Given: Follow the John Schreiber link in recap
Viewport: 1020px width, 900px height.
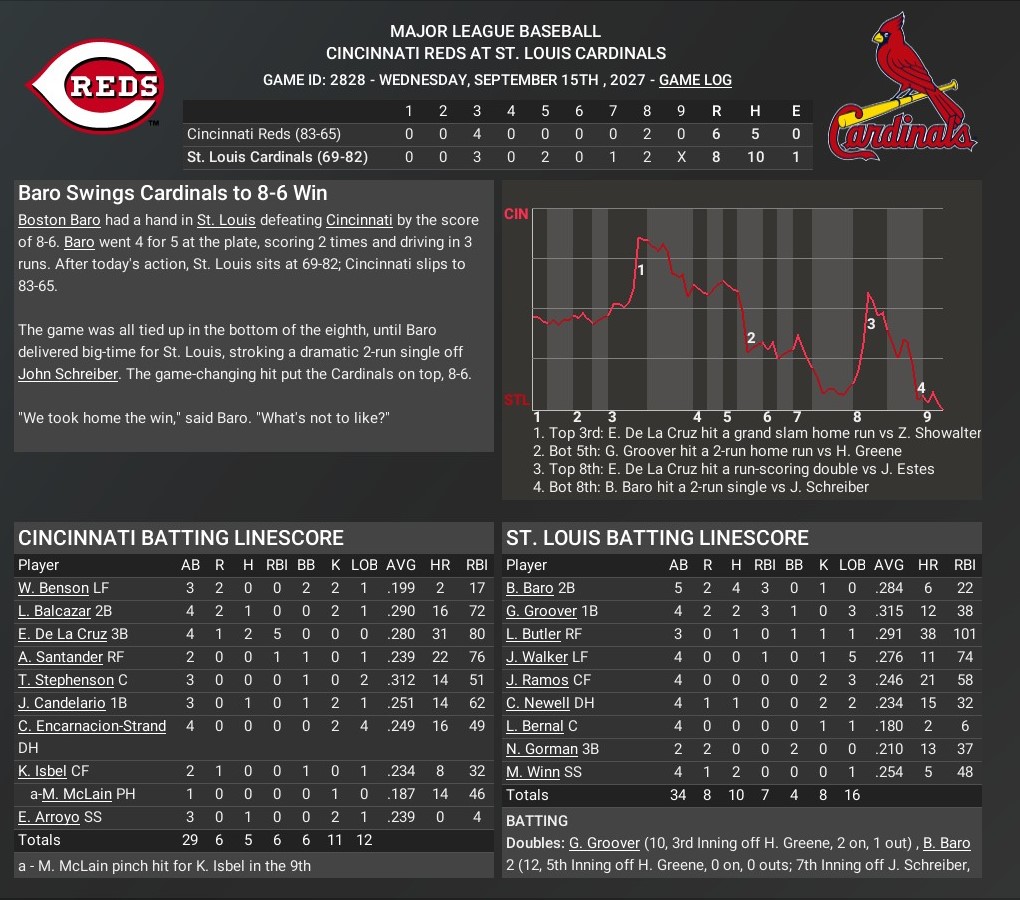Looking at the screenshot, I should [x=67, y=374].
